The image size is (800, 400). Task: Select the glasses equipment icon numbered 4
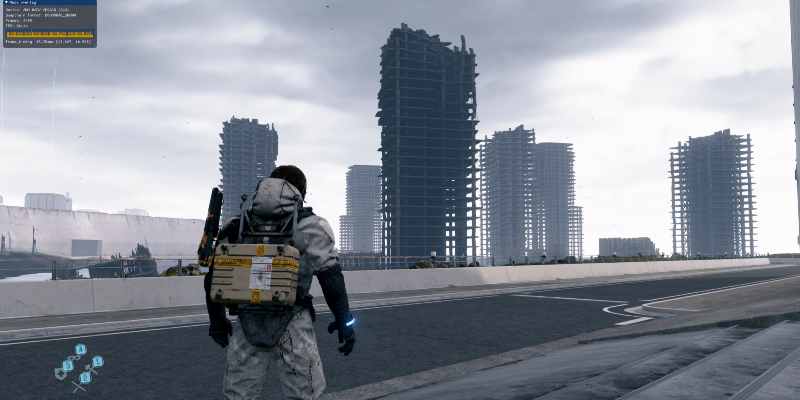(81, 350)
